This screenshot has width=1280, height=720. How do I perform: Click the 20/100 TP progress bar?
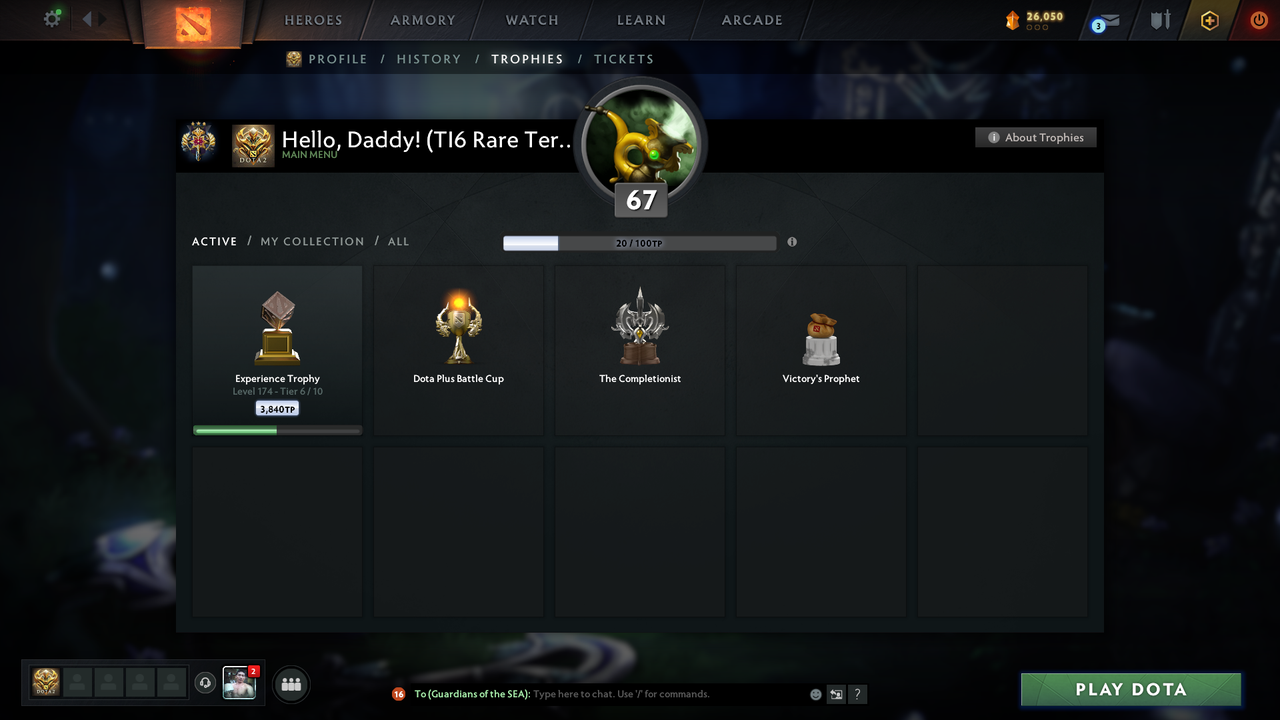coord(640,242)
